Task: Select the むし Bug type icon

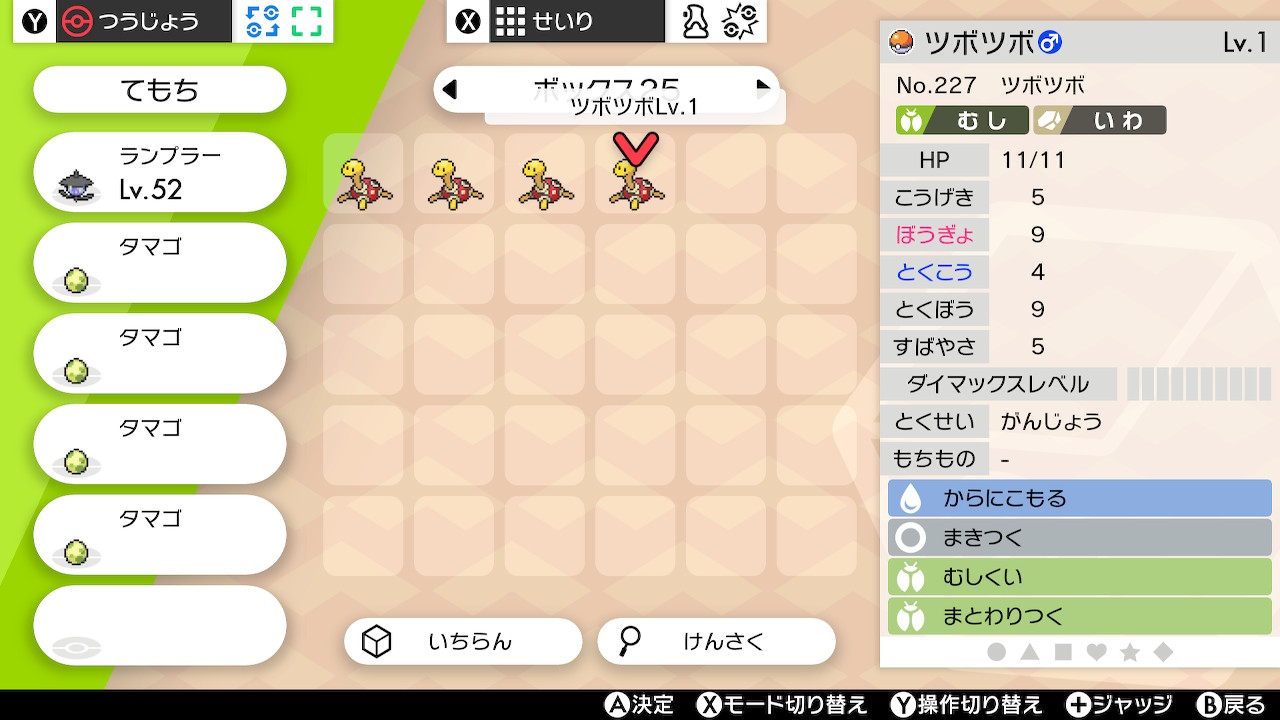Action: point(910,119)
